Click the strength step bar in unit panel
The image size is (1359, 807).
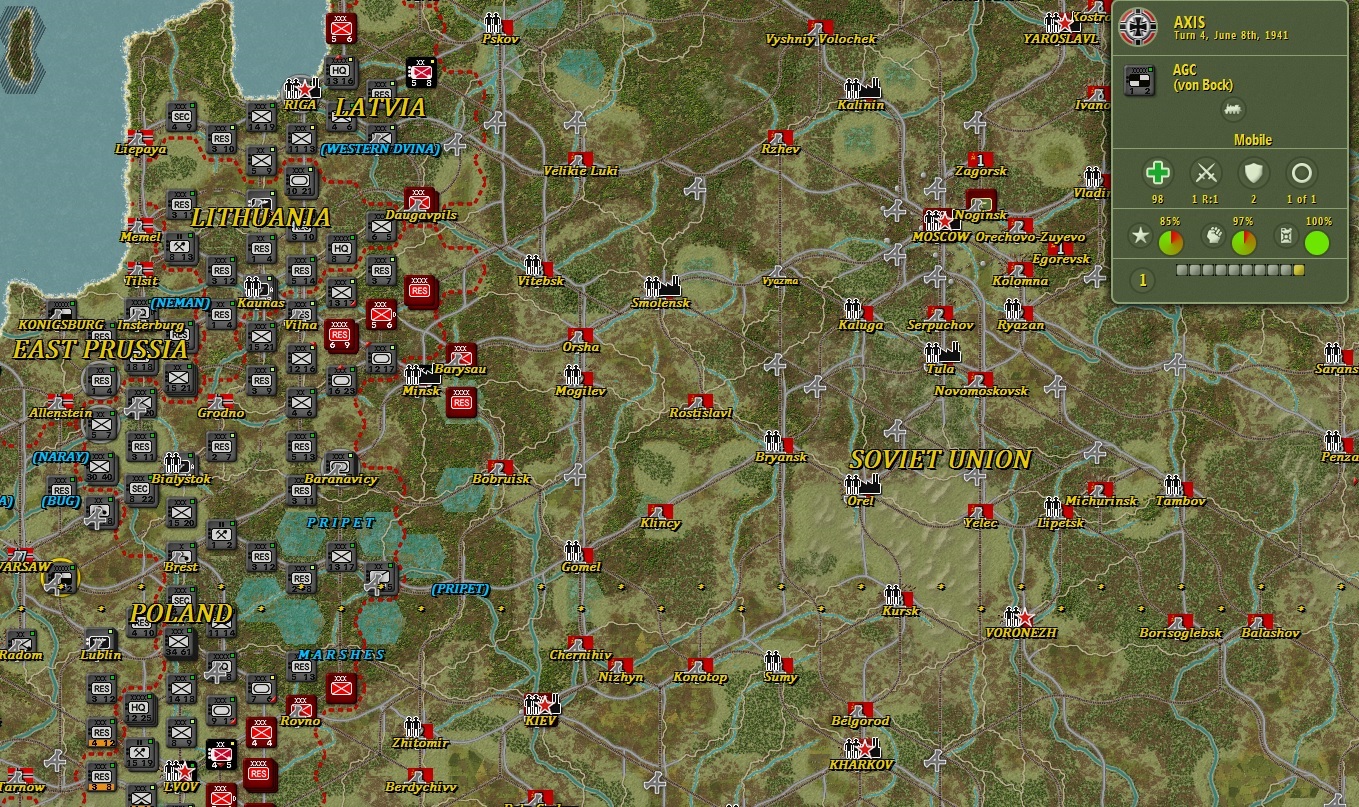click(x=1238, y=269)
